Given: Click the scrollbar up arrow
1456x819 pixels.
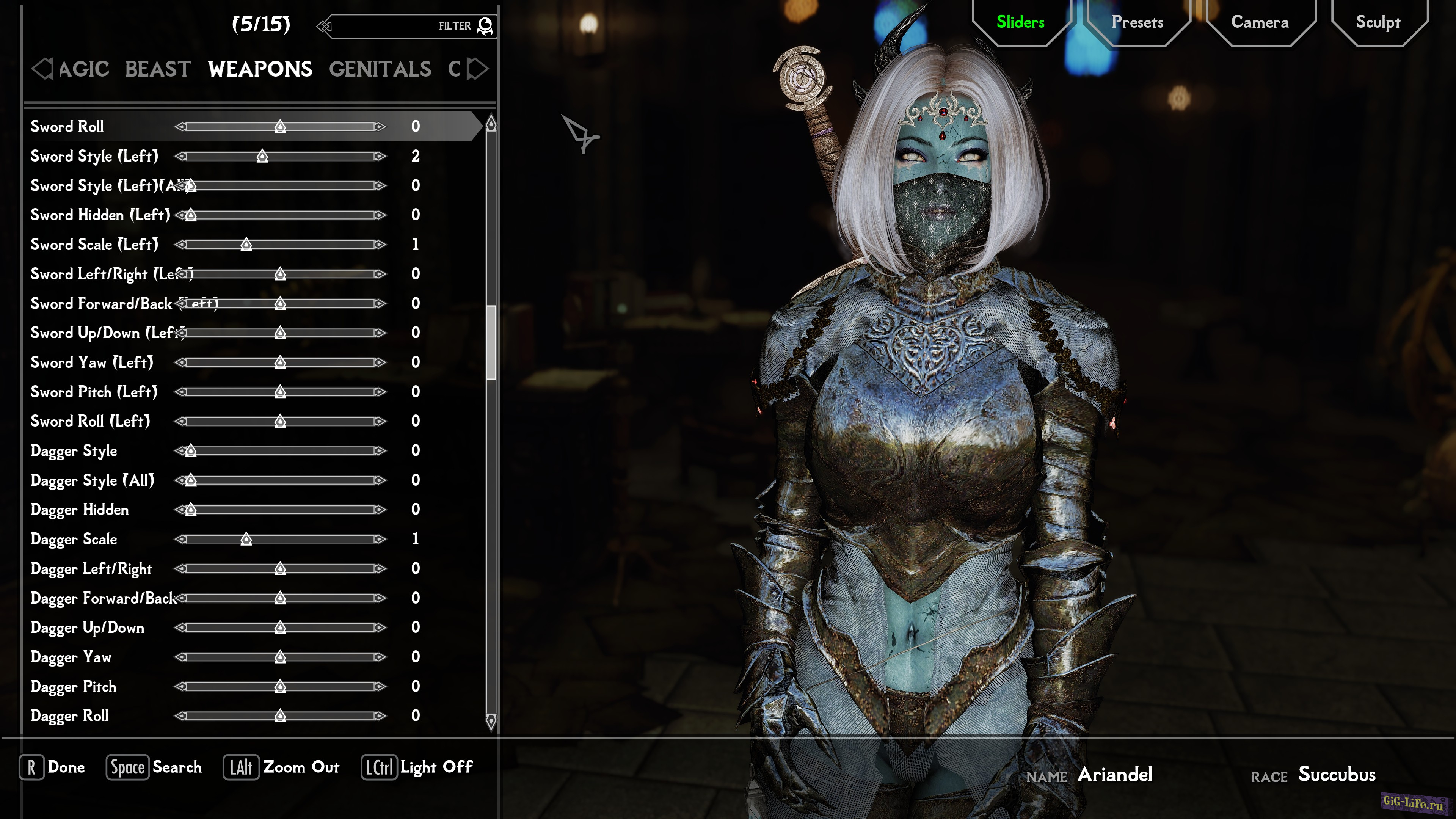Looking at the screenshot, I should [491, 122].
